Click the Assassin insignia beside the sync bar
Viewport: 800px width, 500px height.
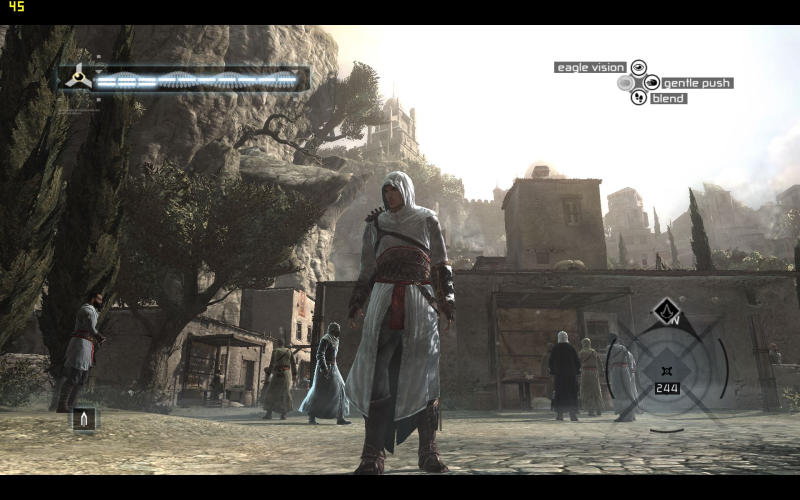point(77,78)
